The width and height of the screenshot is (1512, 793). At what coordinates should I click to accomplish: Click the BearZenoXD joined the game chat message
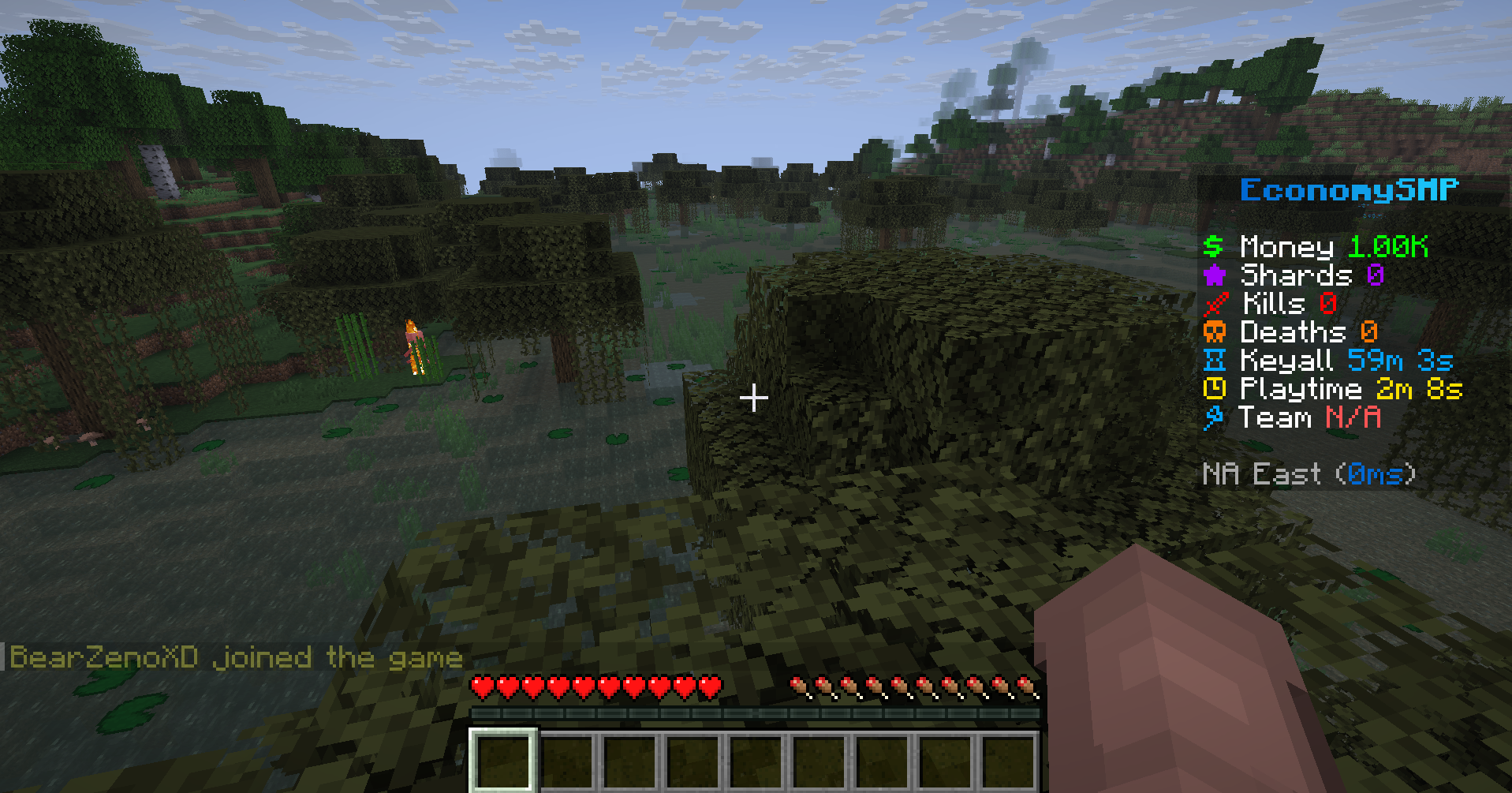pyautogui.click(x=236, y=657)
